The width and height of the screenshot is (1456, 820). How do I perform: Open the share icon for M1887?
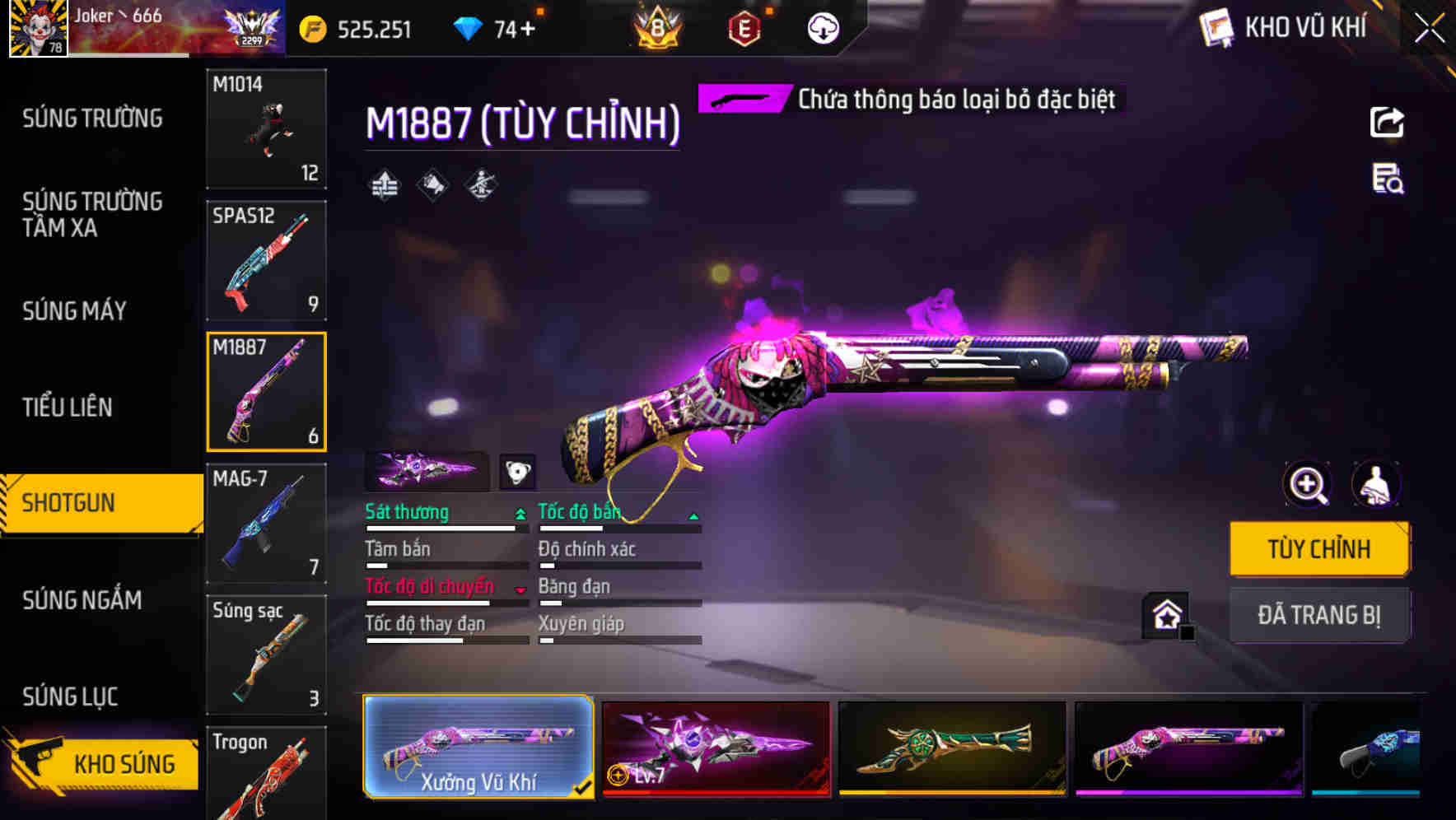point(1387,122)
